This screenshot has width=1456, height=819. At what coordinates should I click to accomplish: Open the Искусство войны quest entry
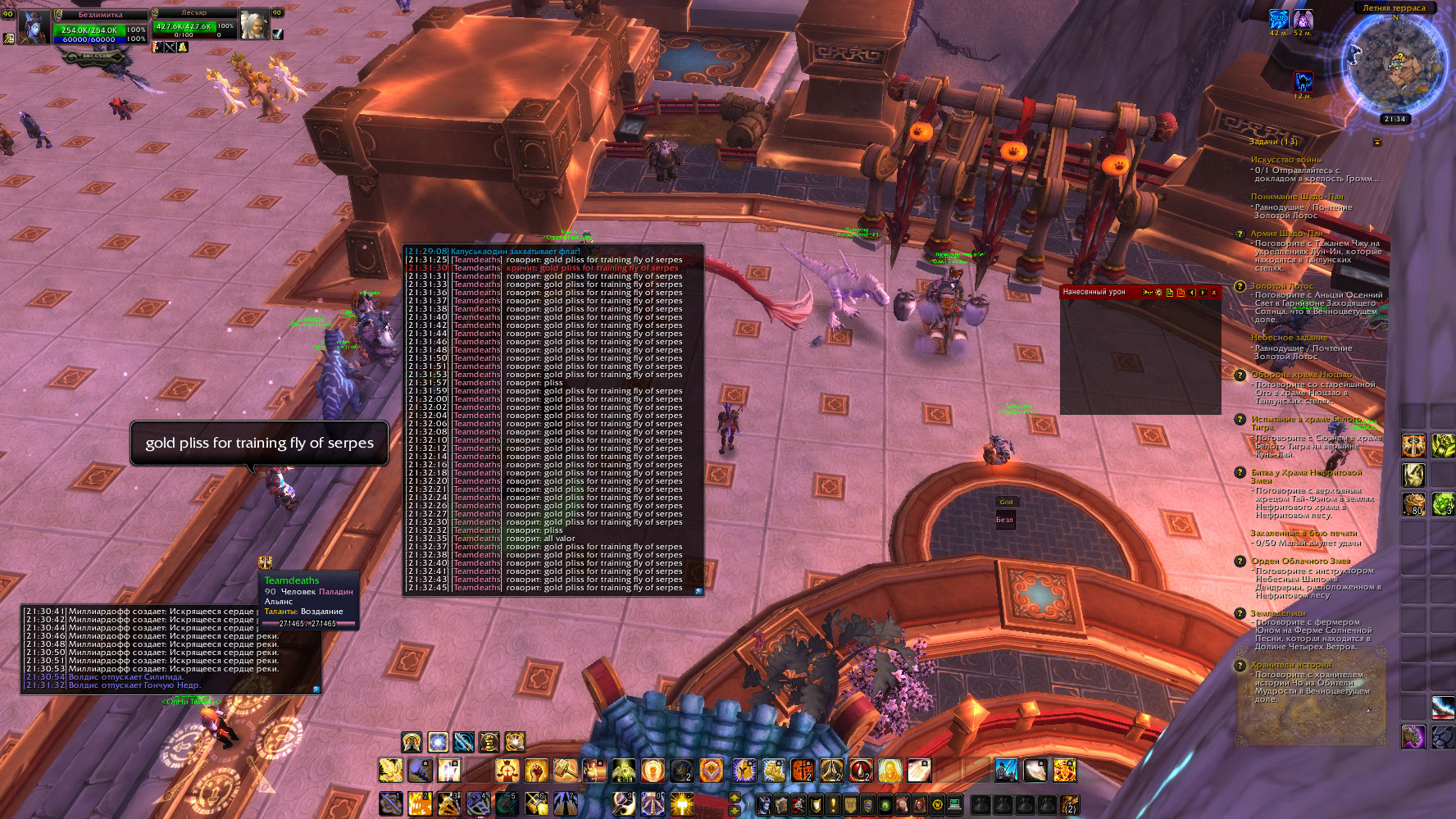[x=1285, y=160]
